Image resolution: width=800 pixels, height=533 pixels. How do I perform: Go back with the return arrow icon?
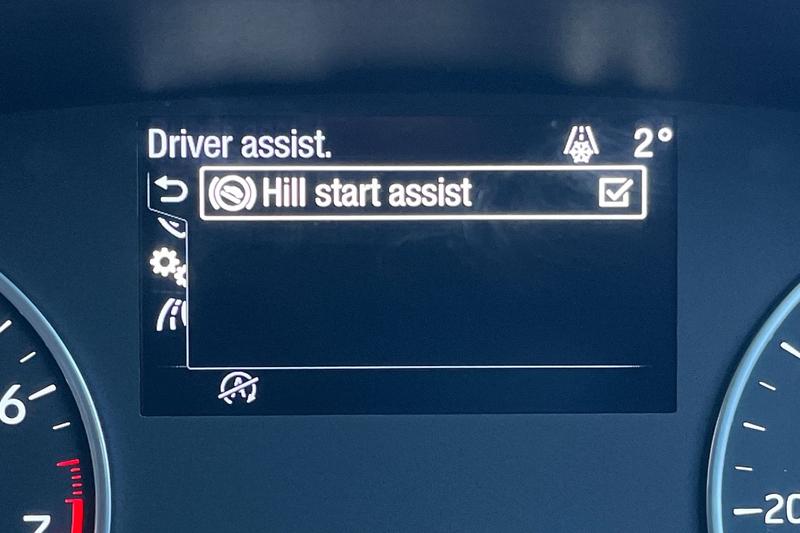(x=172, y=191)
